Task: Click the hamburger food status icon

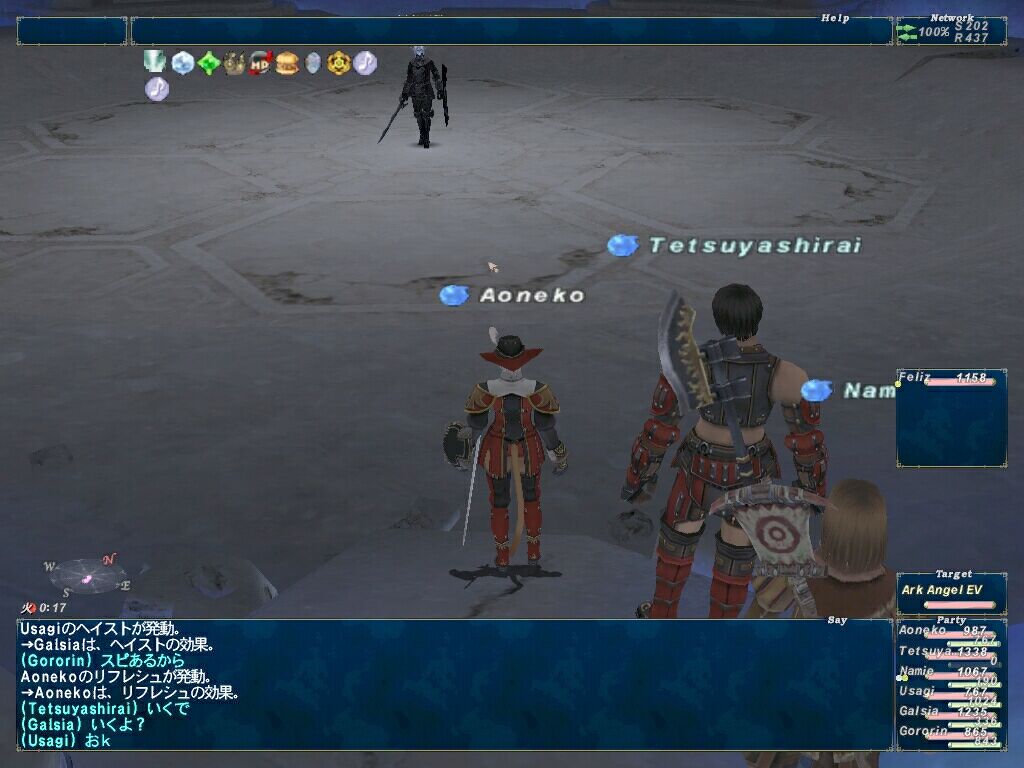Action: 287,63
